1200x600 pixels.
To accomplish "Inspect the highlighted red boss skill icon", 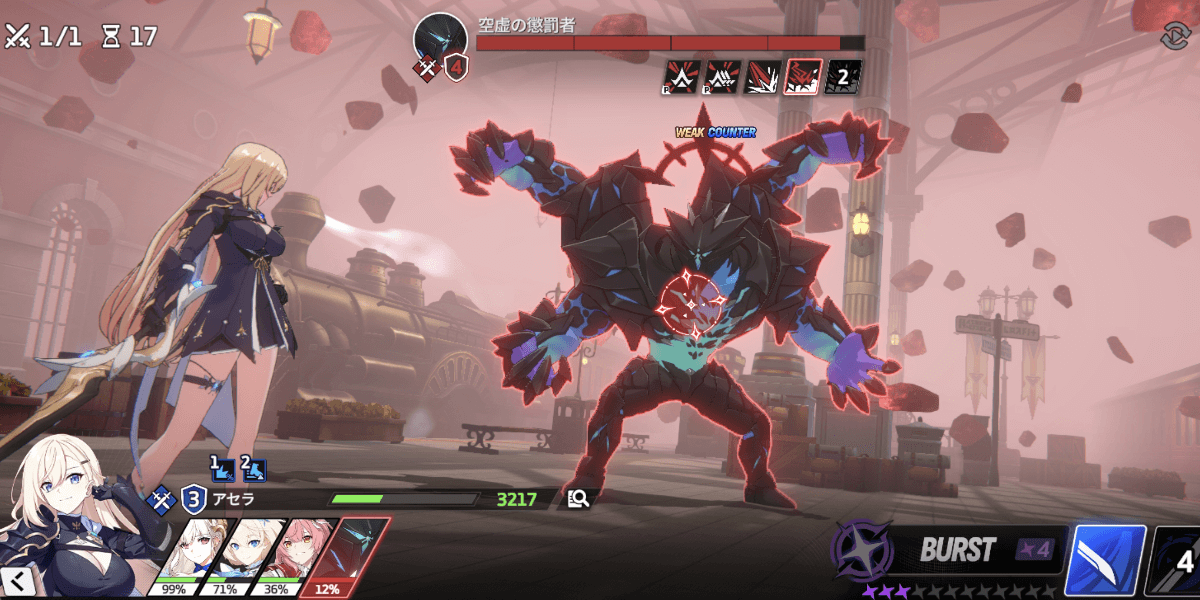I will tap(804, 76).
